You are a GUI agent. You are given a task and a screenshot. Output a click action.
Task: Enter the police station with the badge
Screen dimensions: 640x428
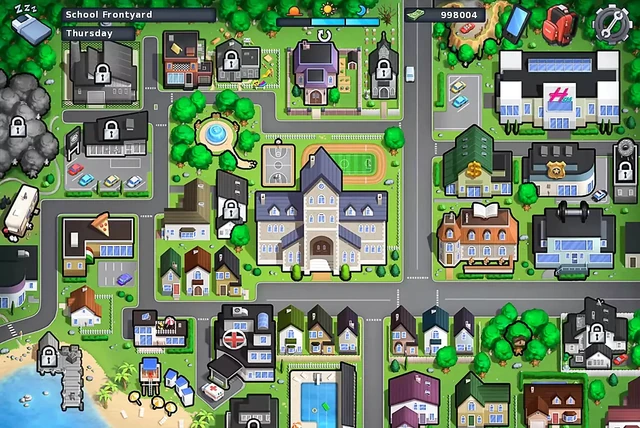(558, 168)
